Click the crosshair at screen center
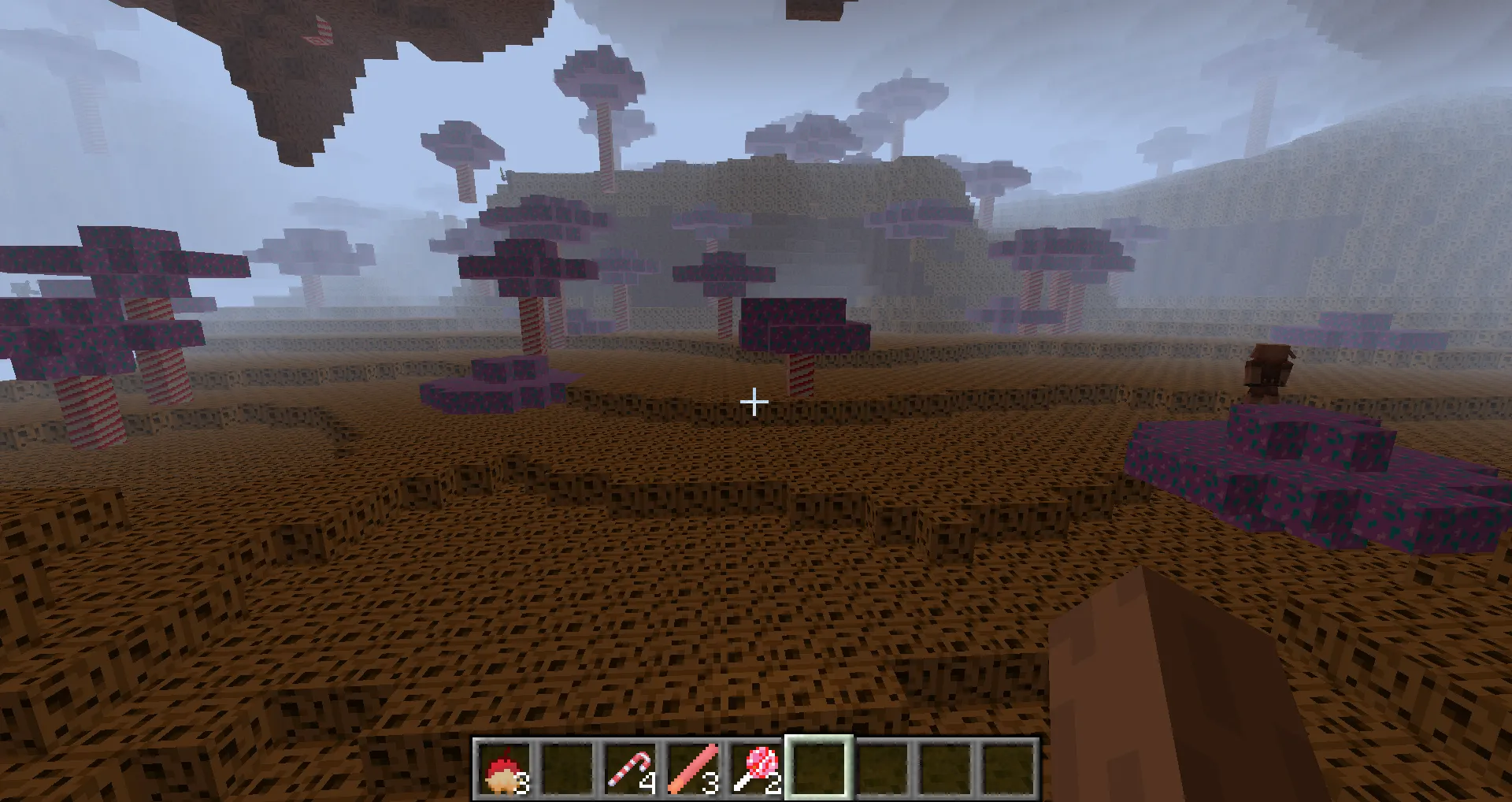 point(754,401)
